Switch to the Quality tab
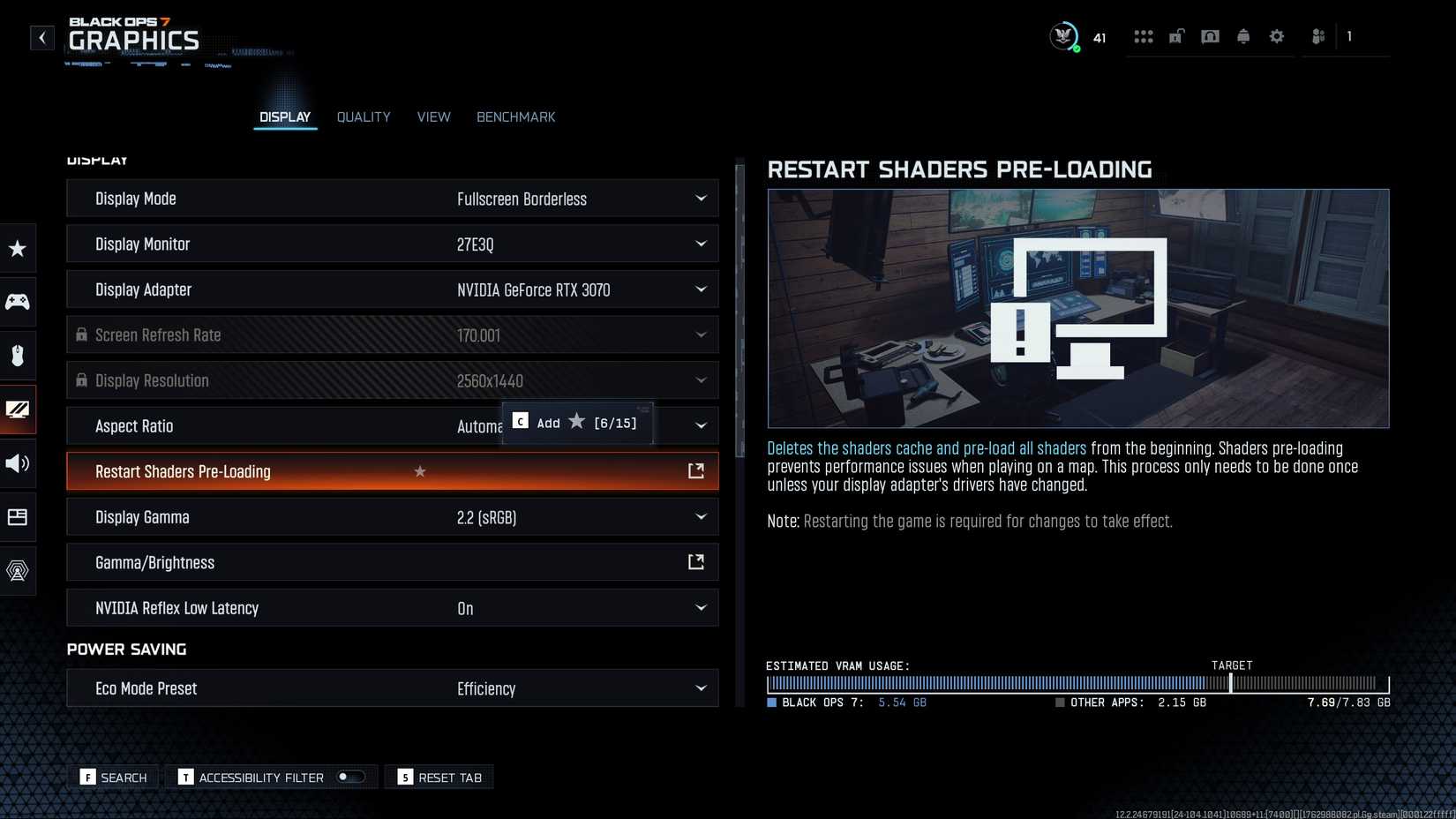The image size is (1456, 819). coord(363,116)
